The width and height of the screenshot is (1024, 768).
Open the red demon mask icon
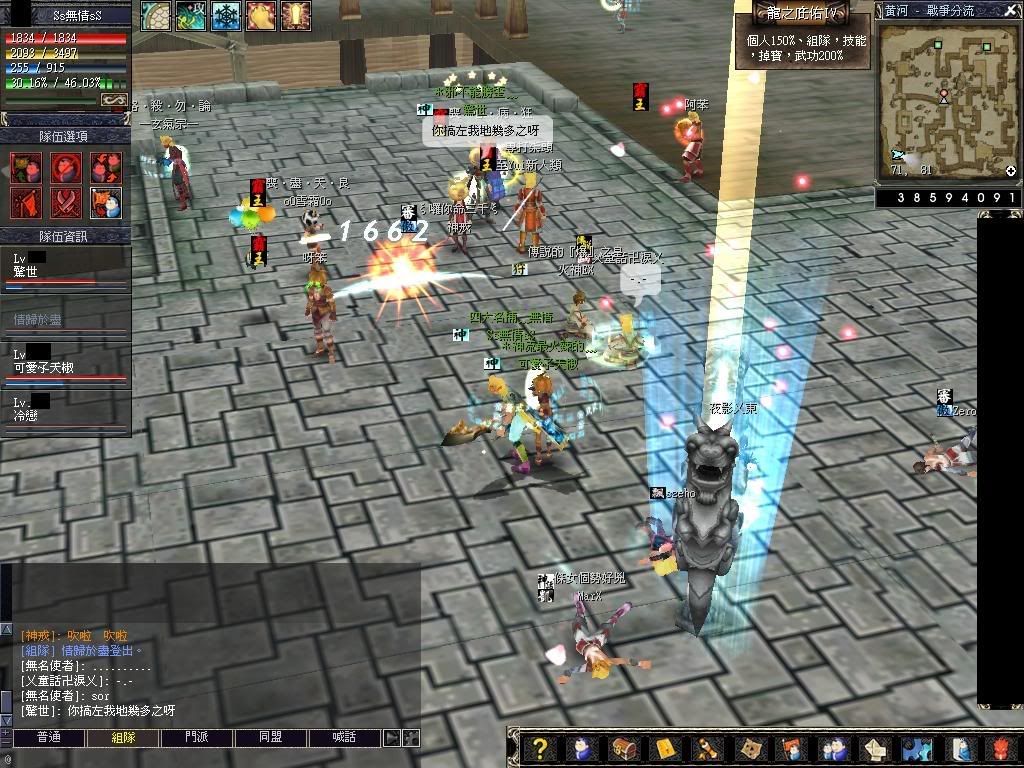pyautogui.click(x=1000, y=749)
